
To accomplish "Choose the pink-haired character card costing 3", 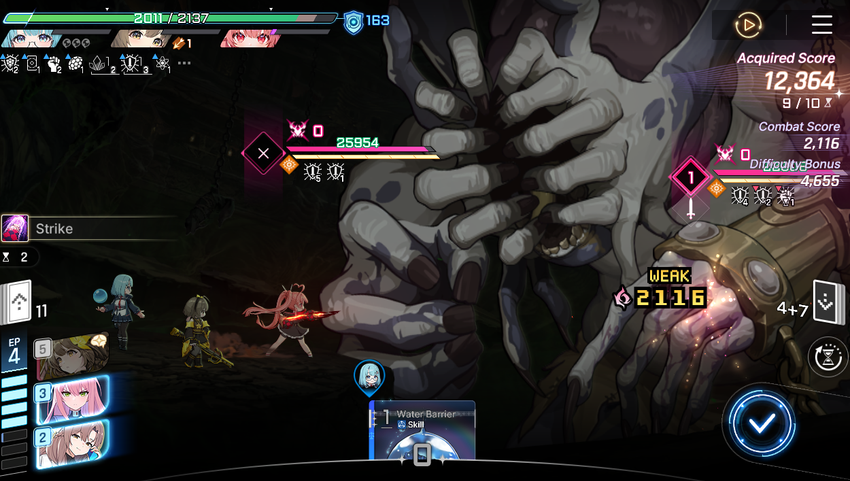I will (70, 399).
